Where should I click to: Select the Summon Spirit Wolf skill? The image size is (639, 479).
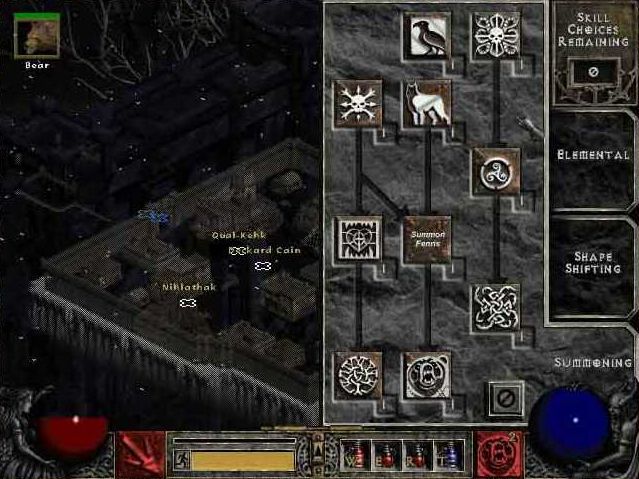coord(428,103)
